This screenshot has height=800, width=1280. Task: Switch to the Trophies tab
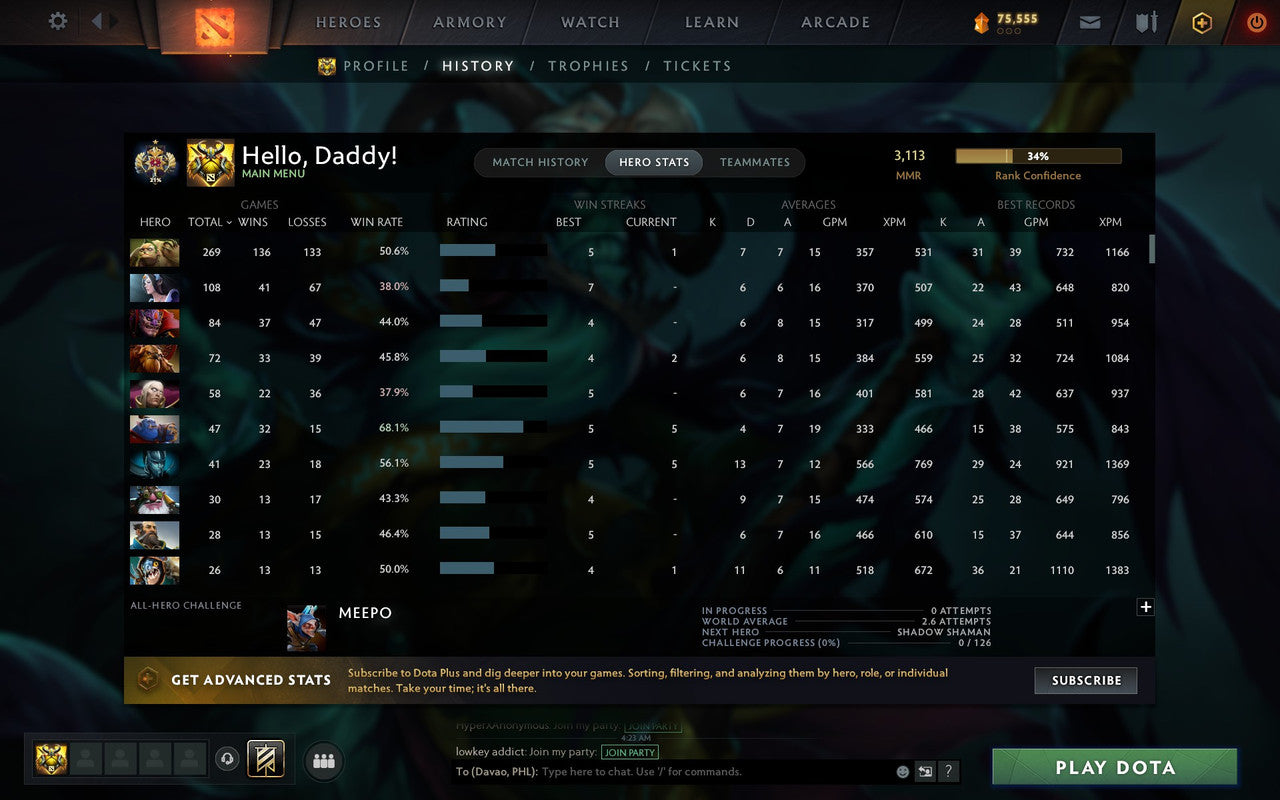coord(588,65)
